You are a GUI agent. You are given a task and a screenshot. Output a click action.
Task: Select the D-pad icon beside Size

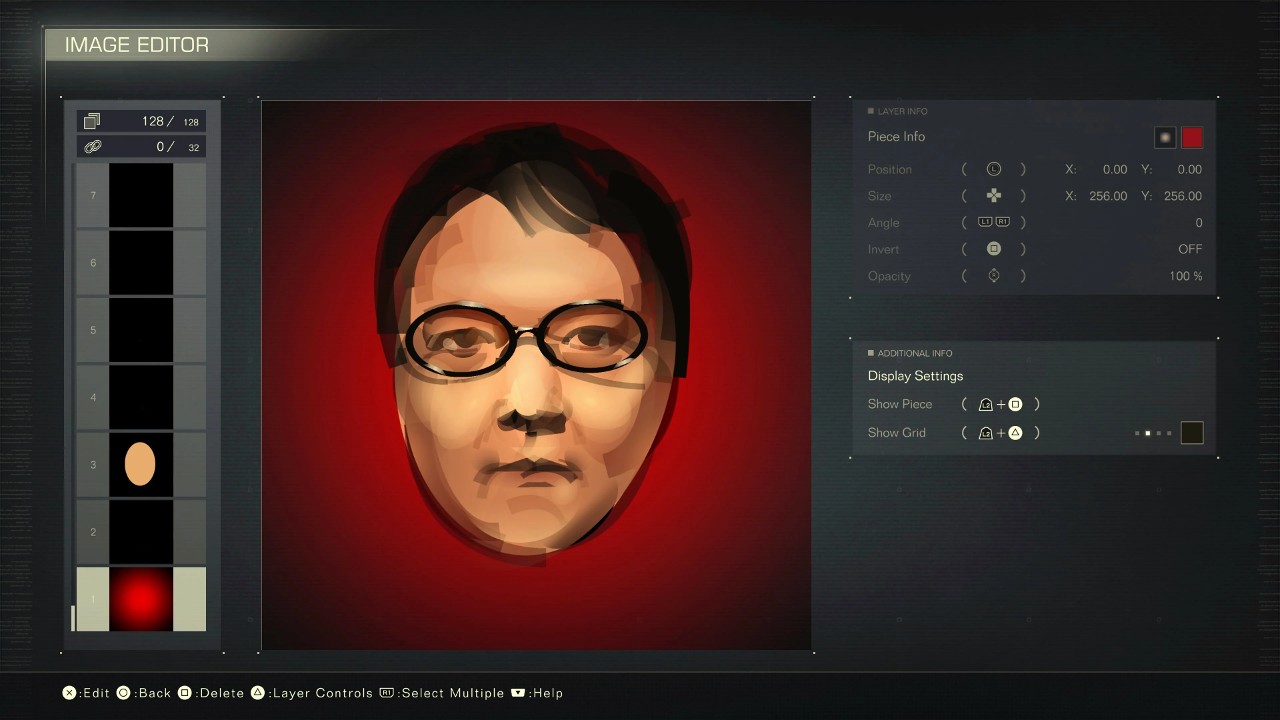click(993, 195)
